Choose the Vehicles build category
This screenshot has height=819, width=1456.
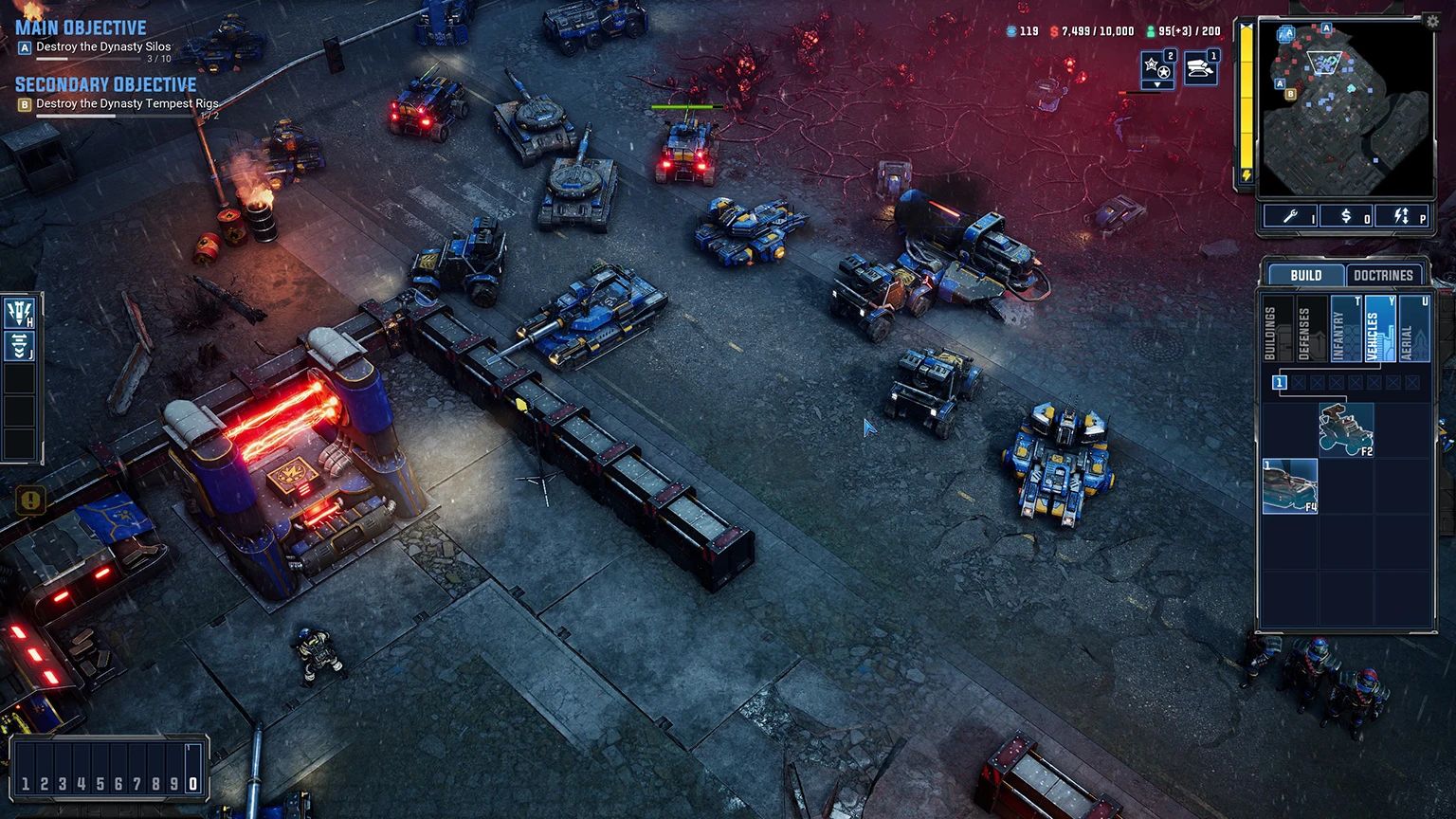pyautogui.click(x=1378, y=329)
